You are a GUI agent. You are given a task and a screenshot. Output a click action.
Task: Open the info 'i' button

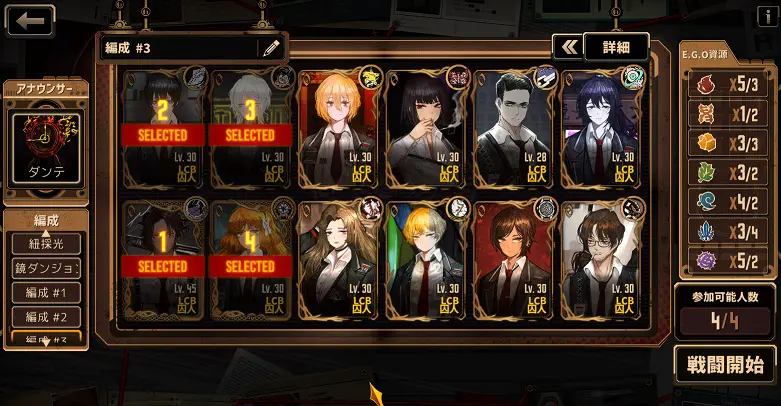pyautogui.click(x=767, y=13)
